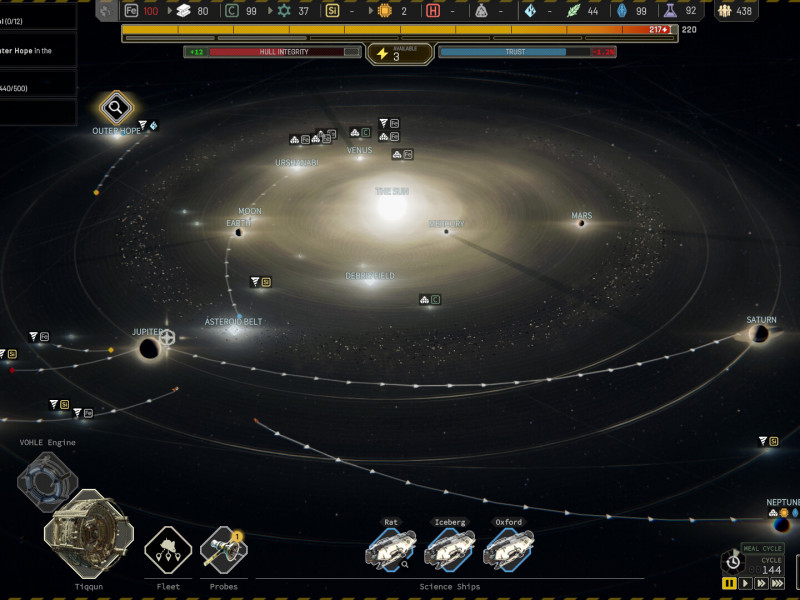Click the Outer Hope magnifier marker

click(116, 108)
